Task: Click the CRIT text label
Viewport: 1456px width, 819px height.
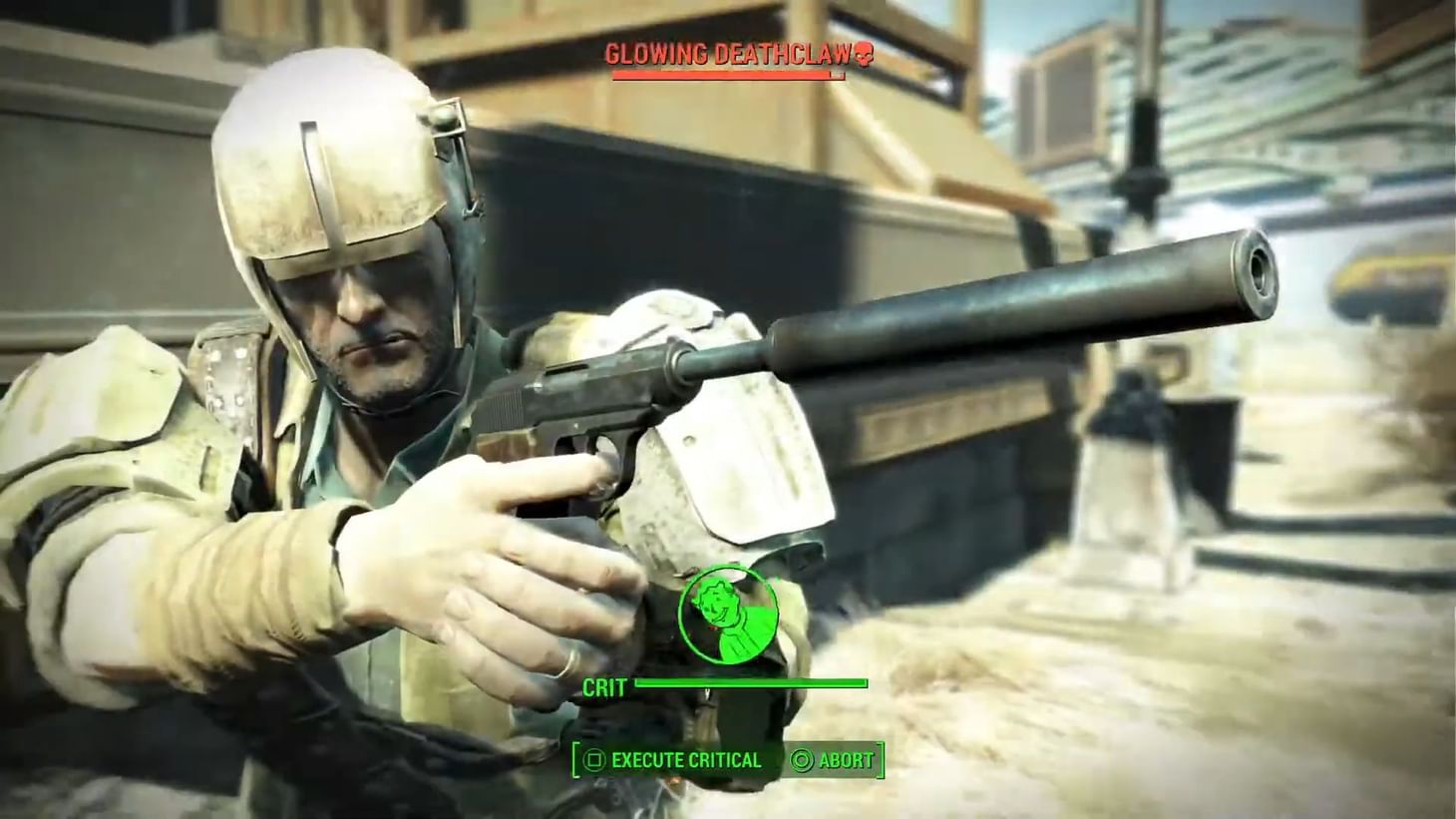Action: pos(604,687)
